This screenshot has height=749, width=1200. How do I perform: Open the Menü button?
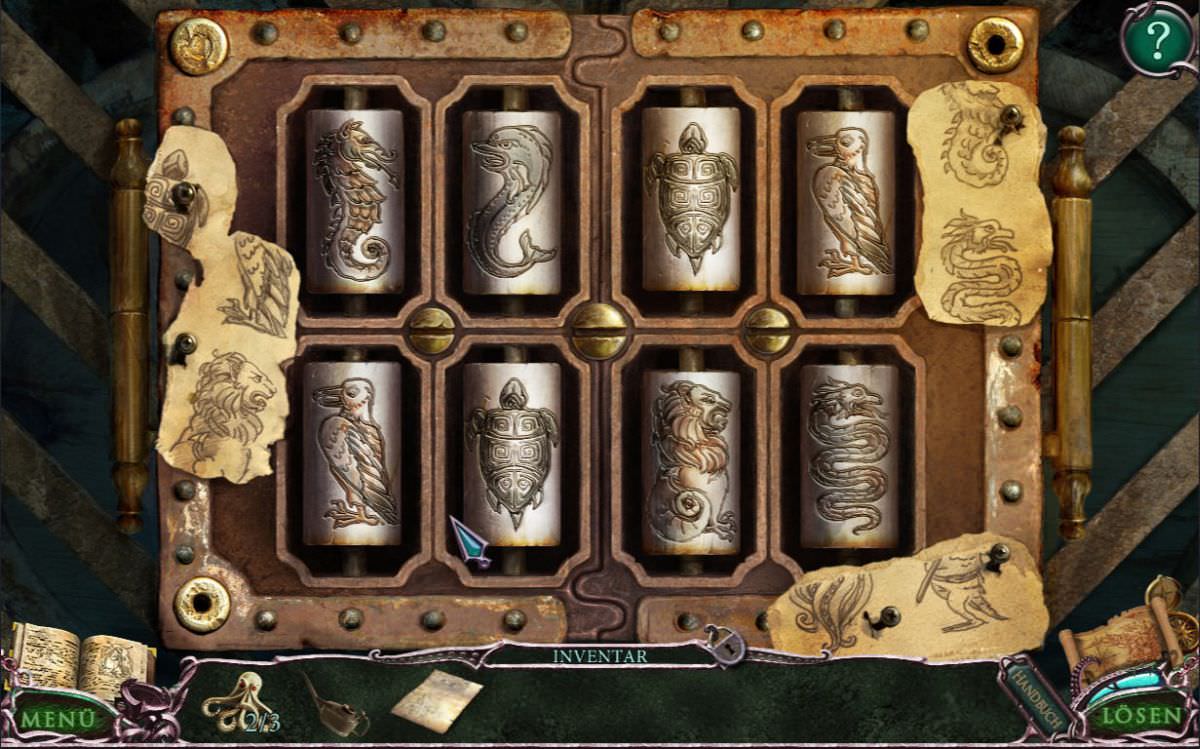tap(58, 717)
